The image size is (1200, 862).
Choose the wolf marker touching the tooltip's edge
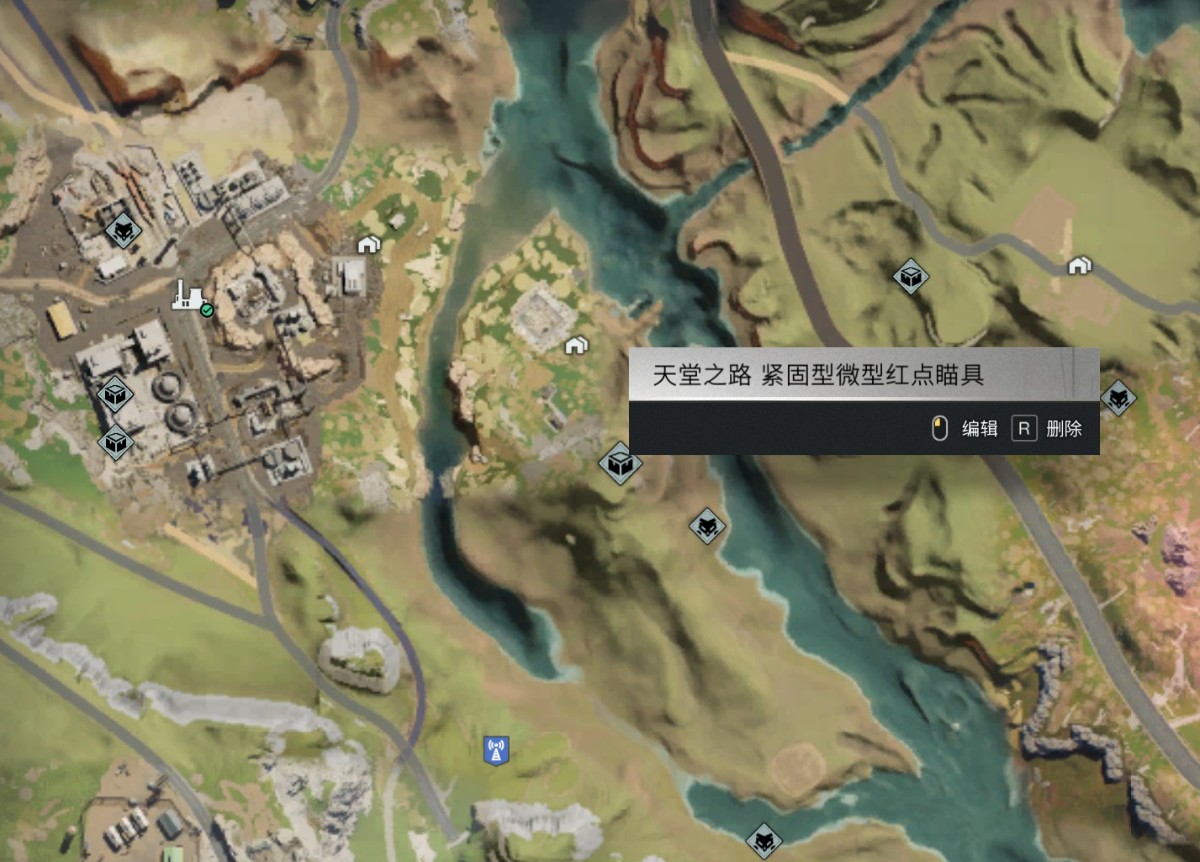(1118, 398)
